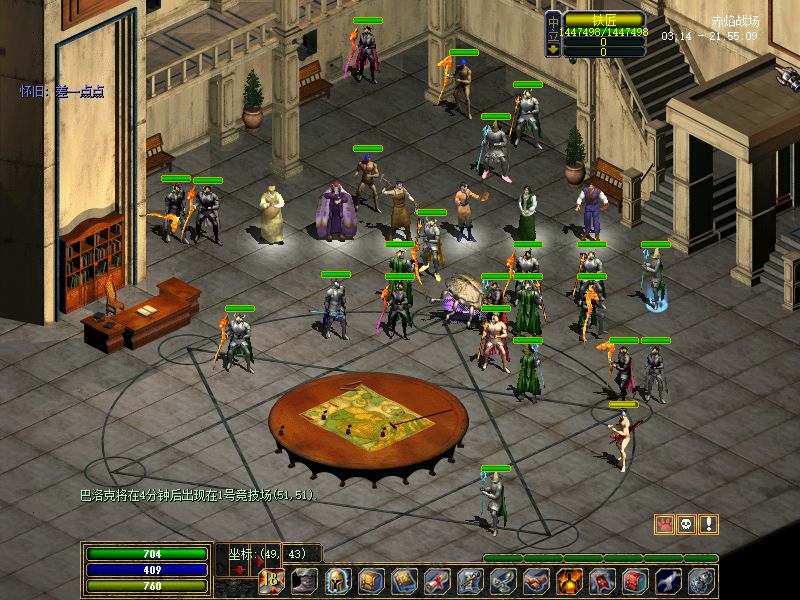Screen dimensions: 800x600
Task: Select the 铁匠 target name plate
Action: (x=604, y=18)
